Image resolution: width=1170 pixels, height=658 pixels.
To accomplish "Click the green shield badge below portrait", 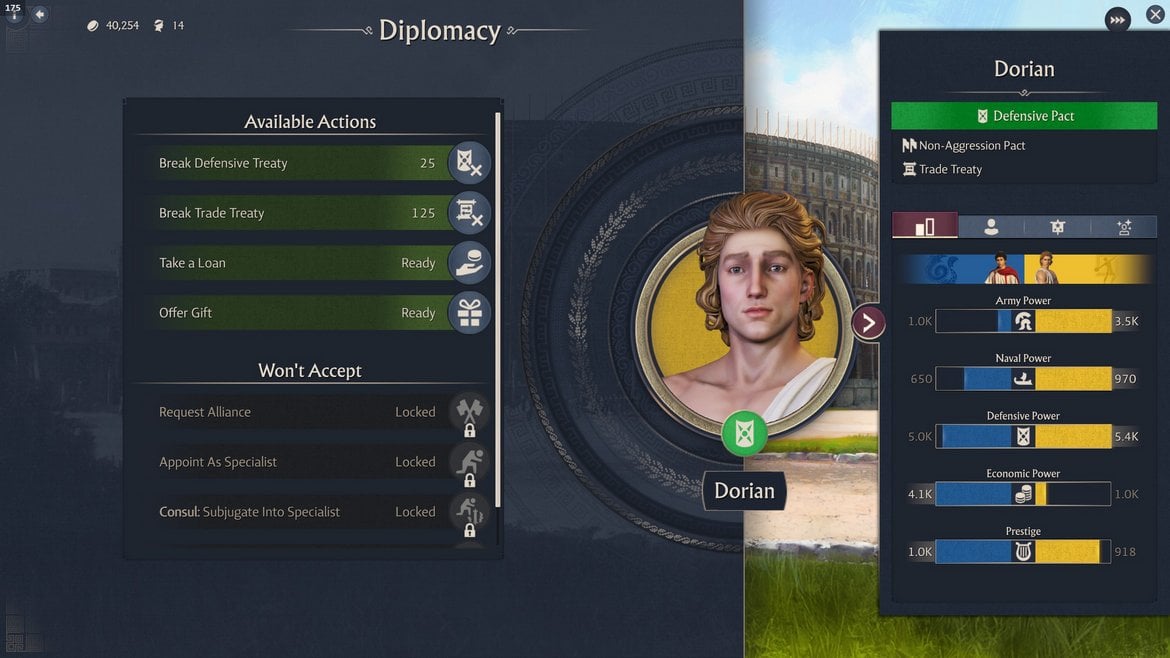I will [x=744, y=434].
